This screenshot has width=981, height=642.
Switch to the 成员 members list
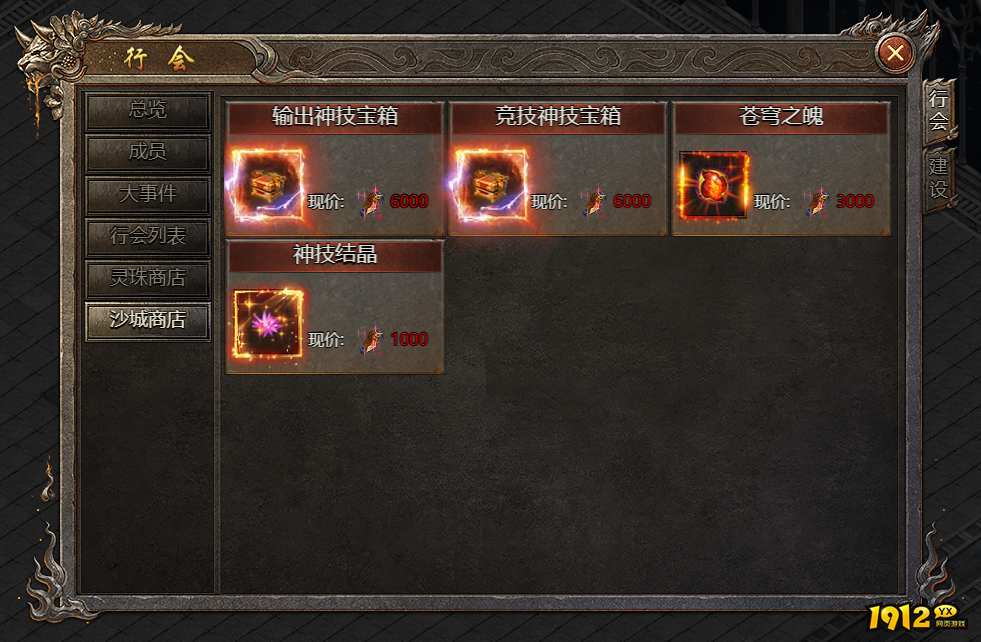click(148, 153)
